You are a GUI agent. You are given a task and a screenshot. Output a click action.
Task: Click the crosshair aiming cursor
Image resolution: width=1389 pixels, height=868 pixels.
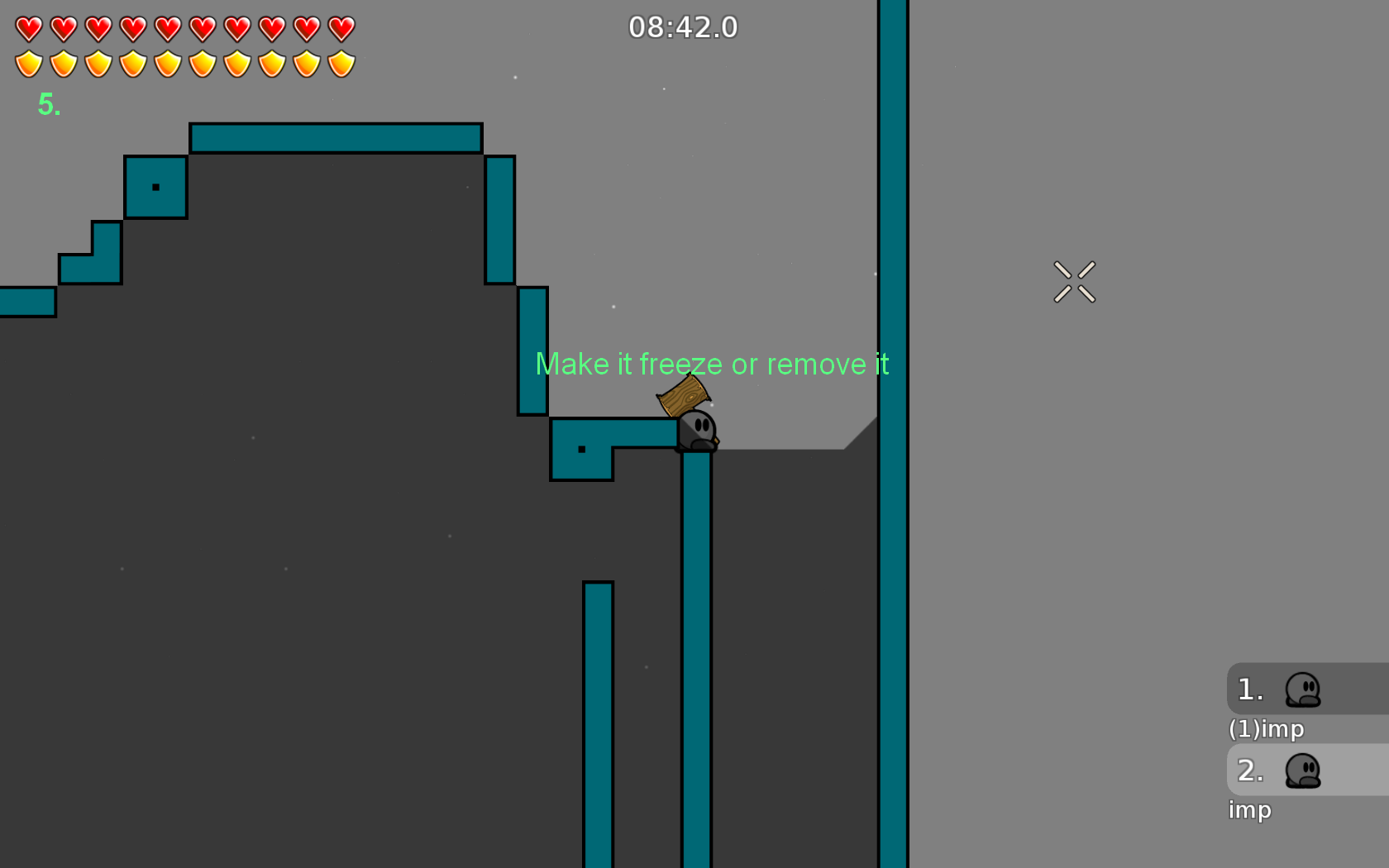[x=1075, y=281]
